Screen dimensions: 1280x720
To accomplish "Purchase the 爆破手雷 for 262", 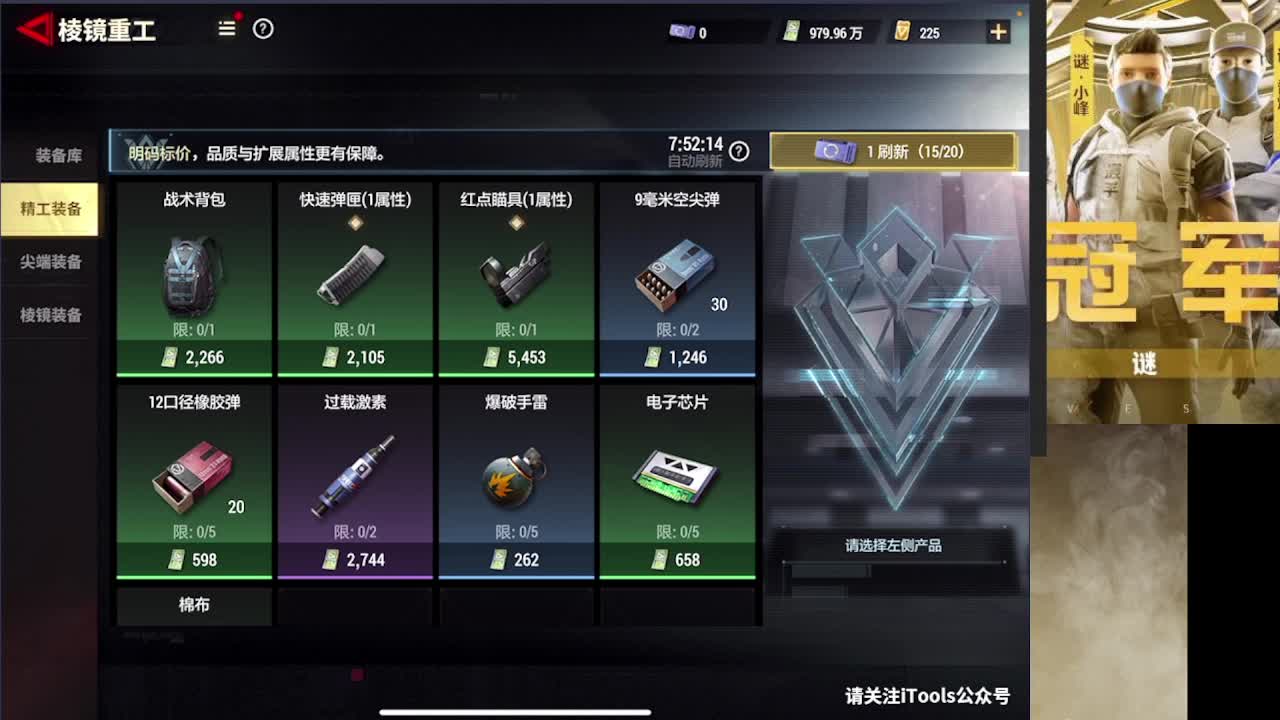I will point(517,480).
